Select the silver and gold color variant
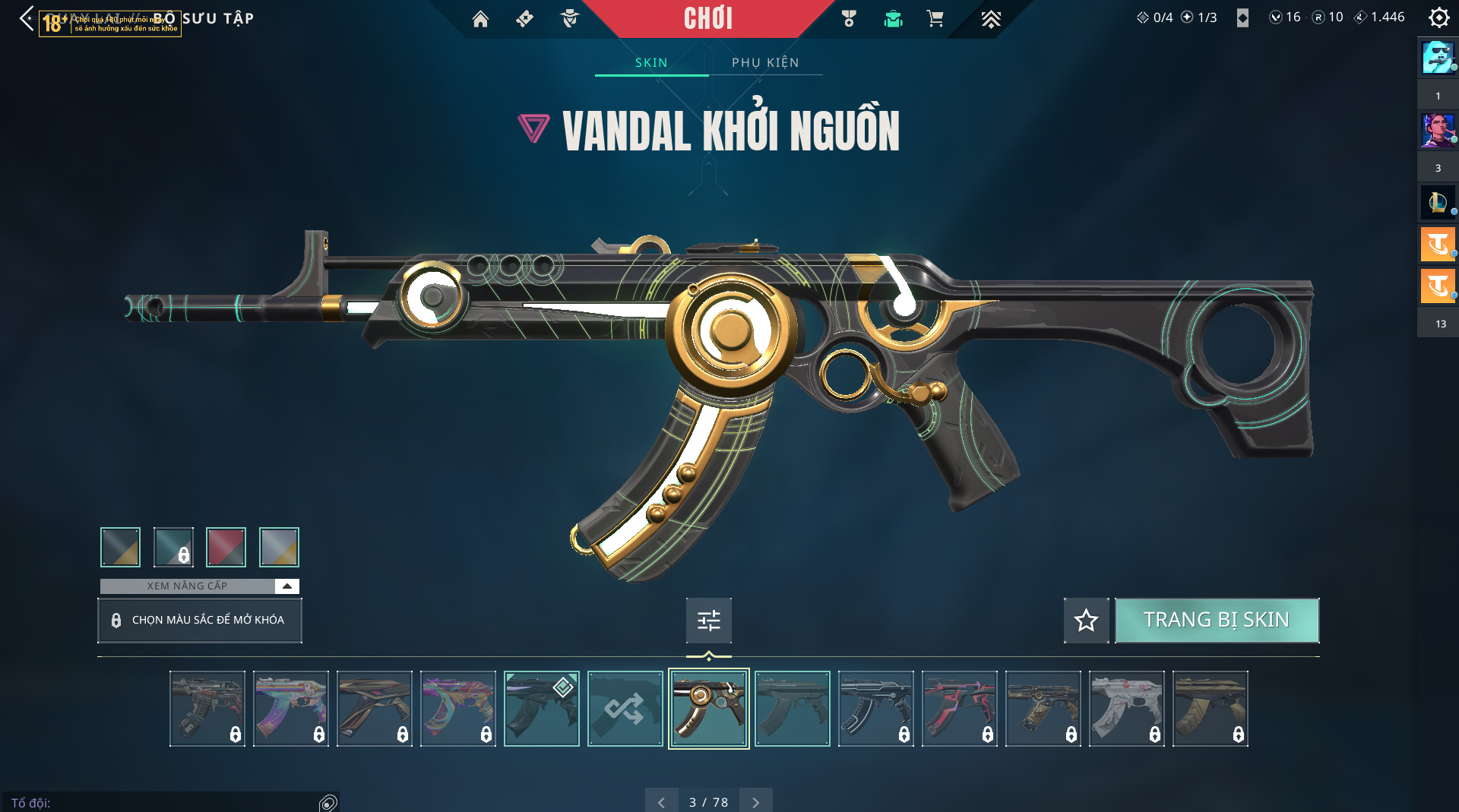The width and height of the screenshot is (1459, 812). (279, 547)
